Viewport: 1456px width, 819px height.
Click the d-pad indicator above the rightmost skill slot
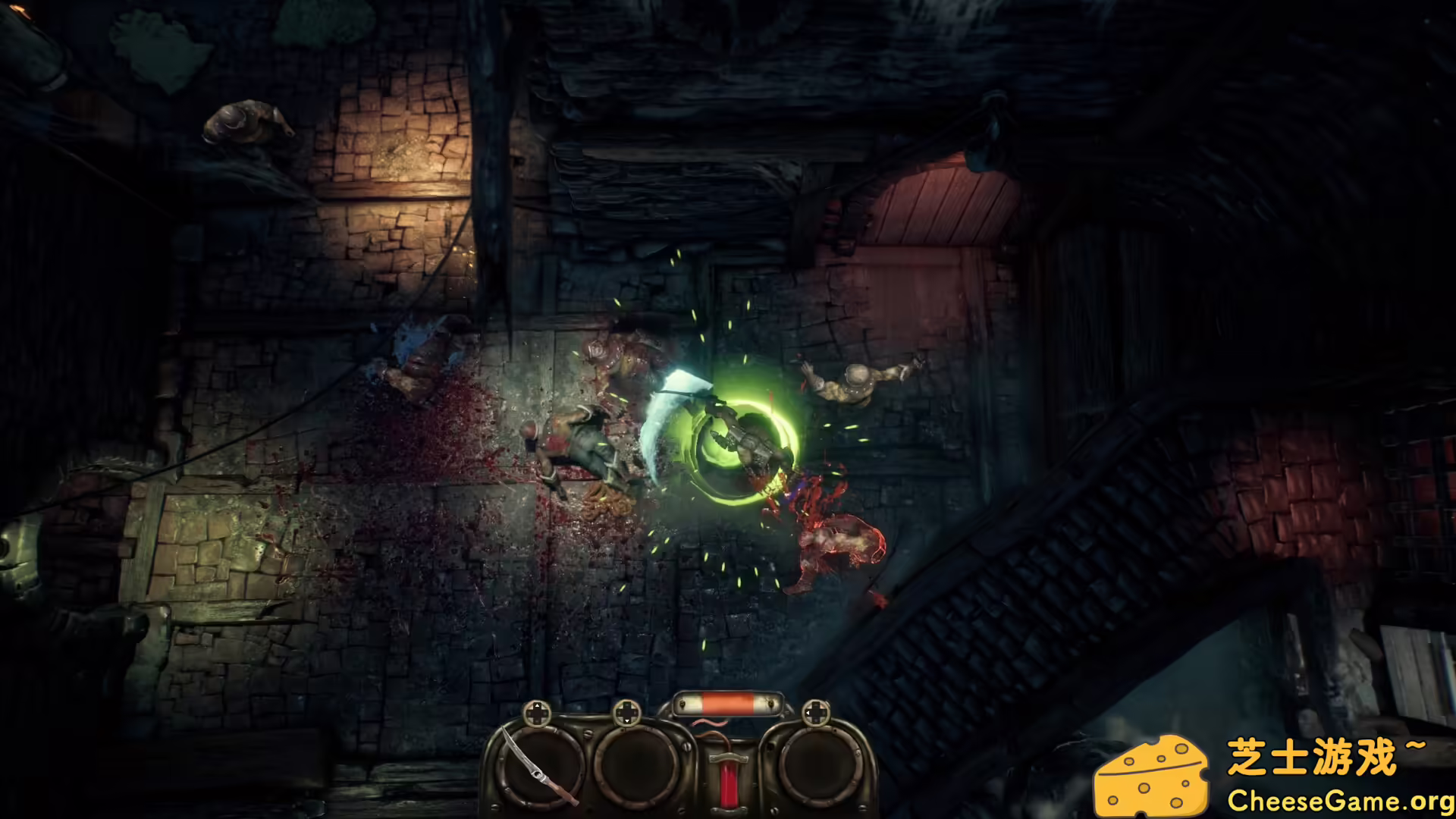coord(817,712)
